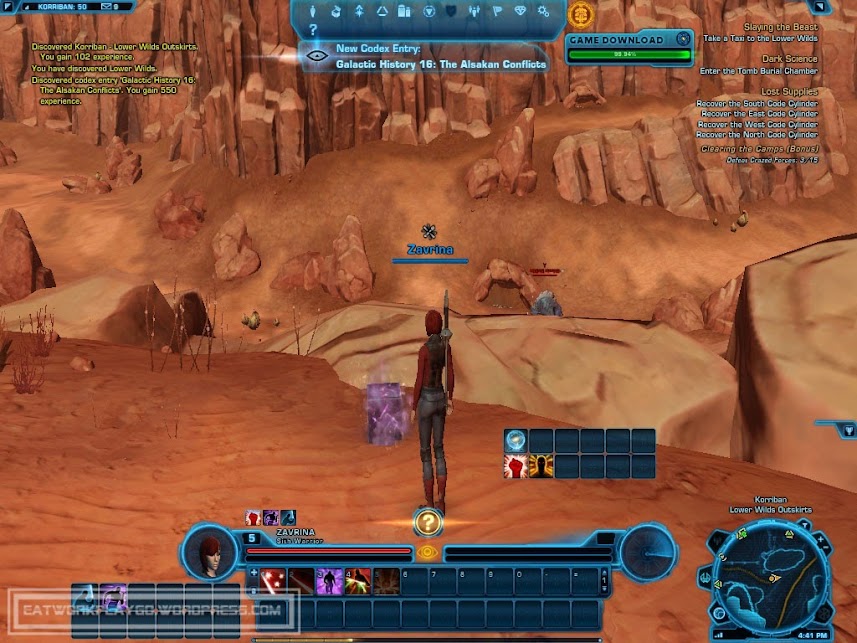Open the guild flag icon in top menu

coord(497,12)
